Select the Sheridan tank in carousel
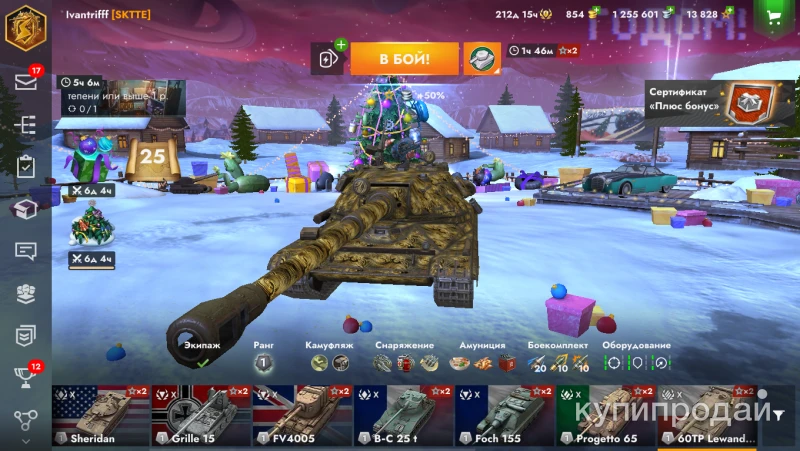Image resolution: width=800 pixels, height=451 pixels. pyautogui.click(x=100, y=416)
